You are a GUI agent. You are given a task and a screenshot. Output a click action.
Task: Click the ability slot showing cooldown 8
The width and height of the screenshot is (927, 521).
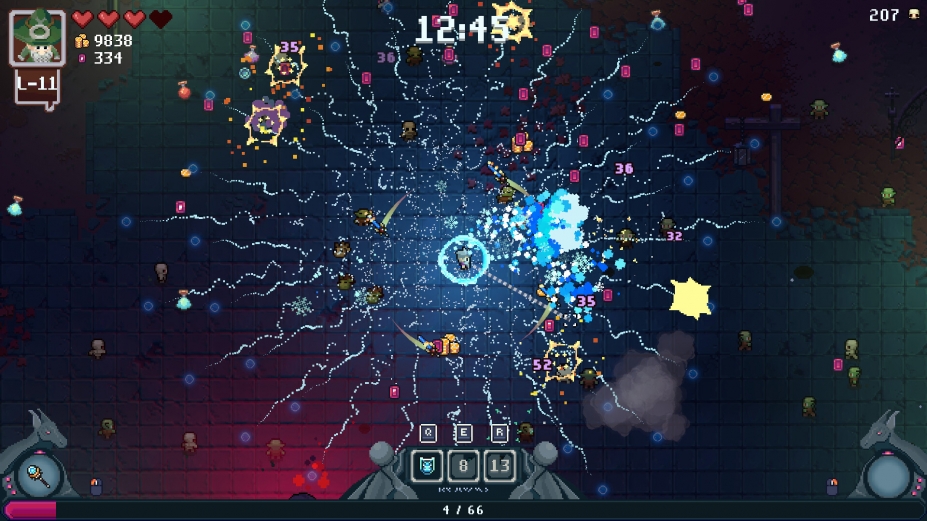pos(464,465)
